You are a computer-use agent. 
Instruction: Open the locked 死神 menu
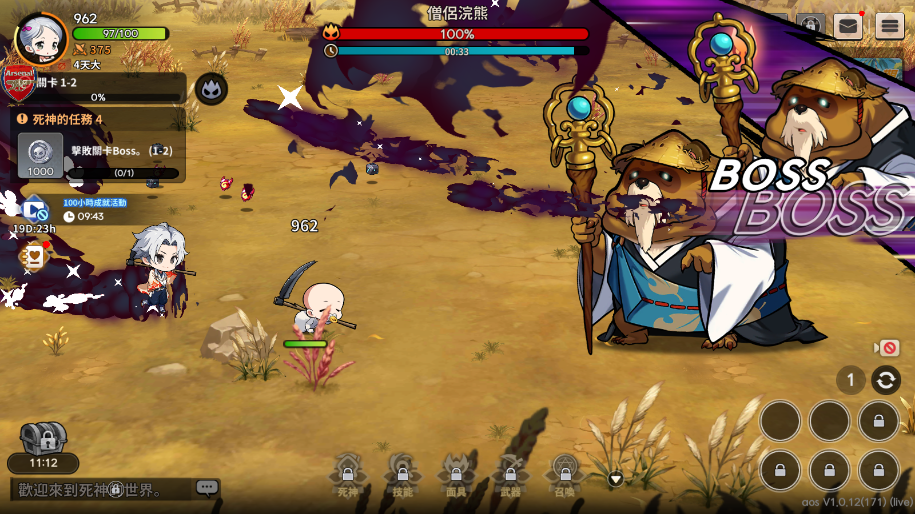point(347,474)
